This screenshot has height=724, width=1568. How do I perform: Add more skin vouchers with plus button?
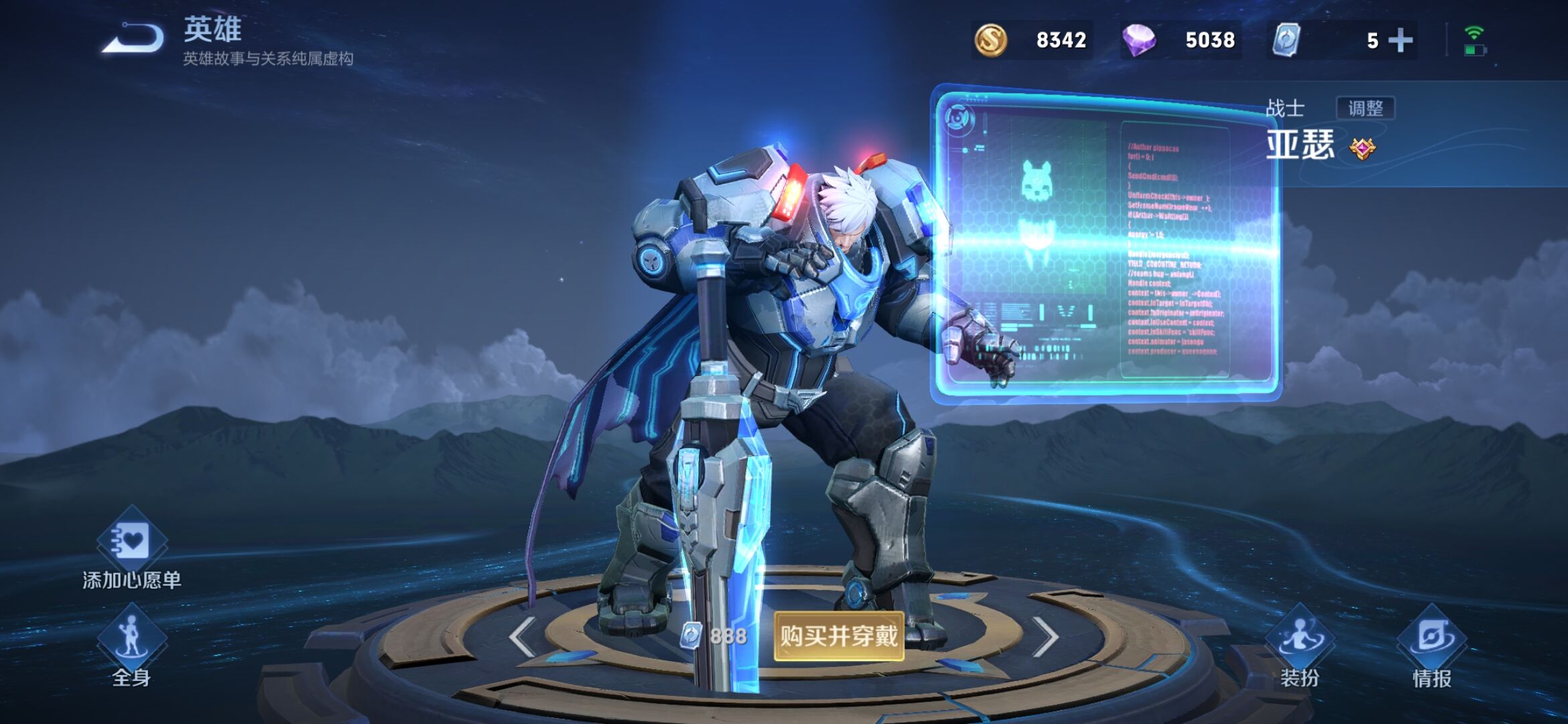pyautogui.click(x=1400, y=40)
